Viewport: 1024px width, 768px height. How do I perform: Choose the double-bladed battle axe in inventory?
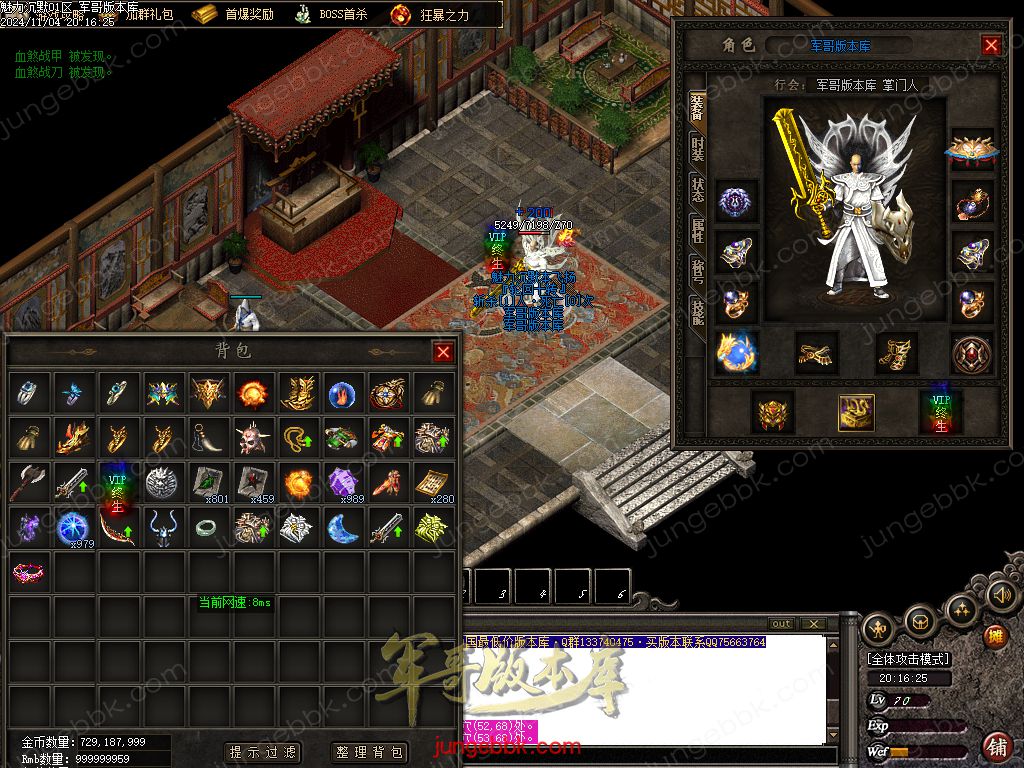(28, 483)
